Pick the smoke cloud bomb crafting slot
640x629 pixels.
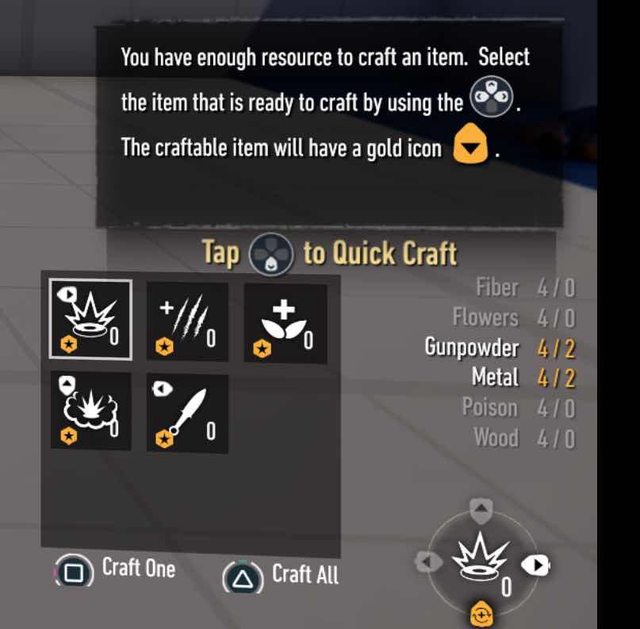pos(89,410)
